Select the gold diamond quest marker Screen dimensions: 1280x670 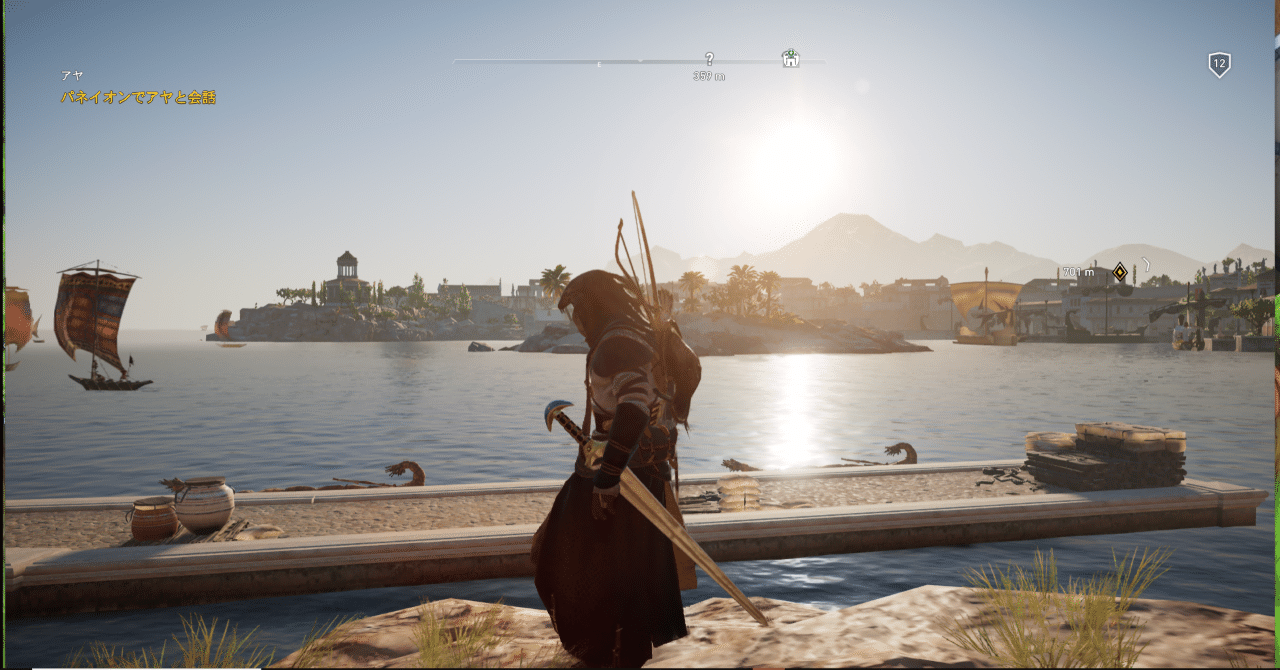click(1120, 271)
